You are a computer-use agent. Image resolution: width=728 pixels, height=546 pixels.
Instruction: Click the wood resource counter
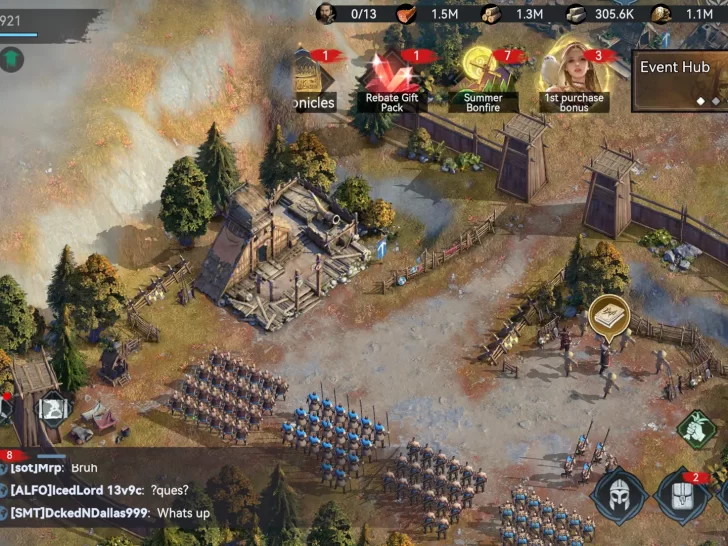[513, 13]
